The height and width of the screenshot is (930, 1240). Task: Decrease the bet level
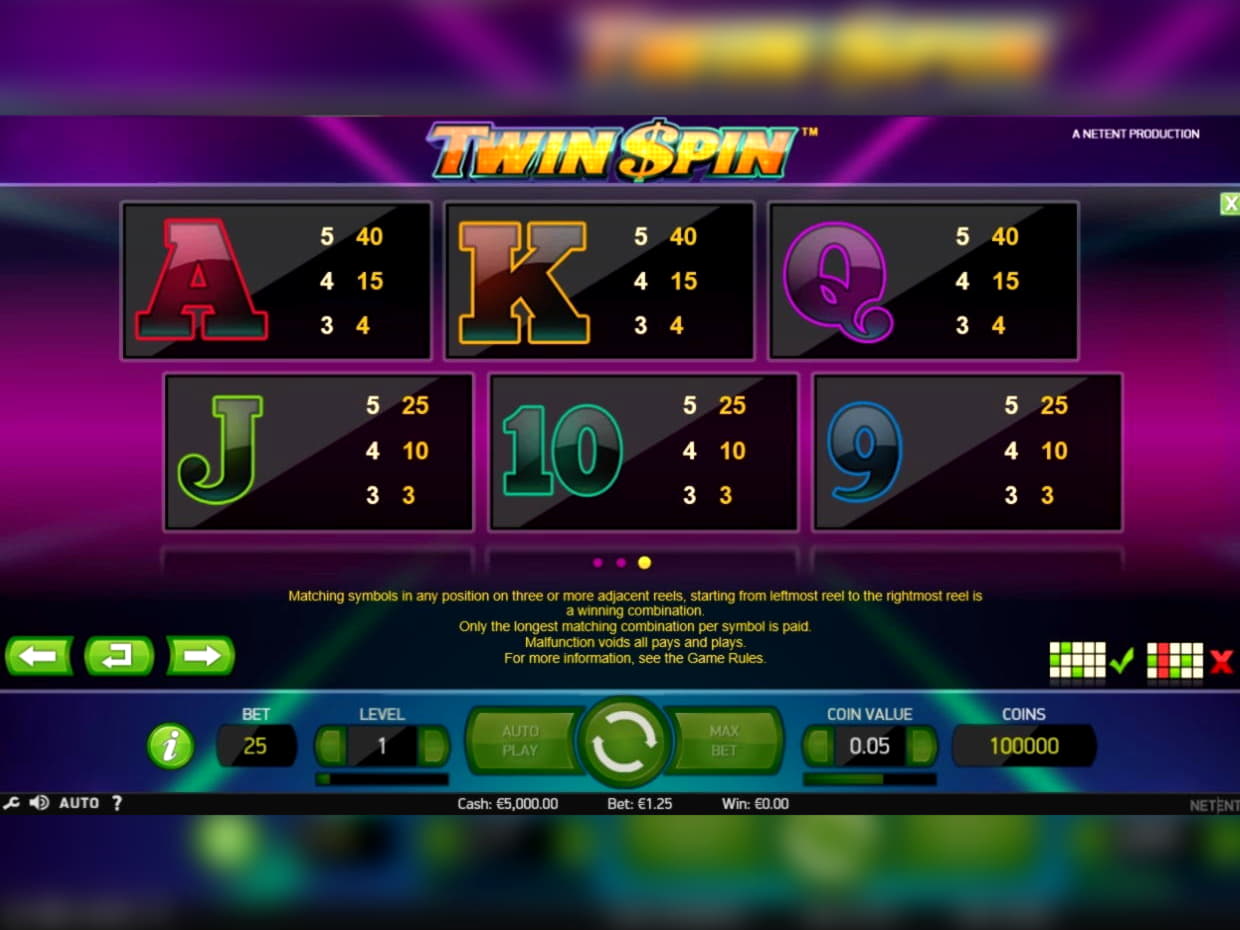pos(331,746)
